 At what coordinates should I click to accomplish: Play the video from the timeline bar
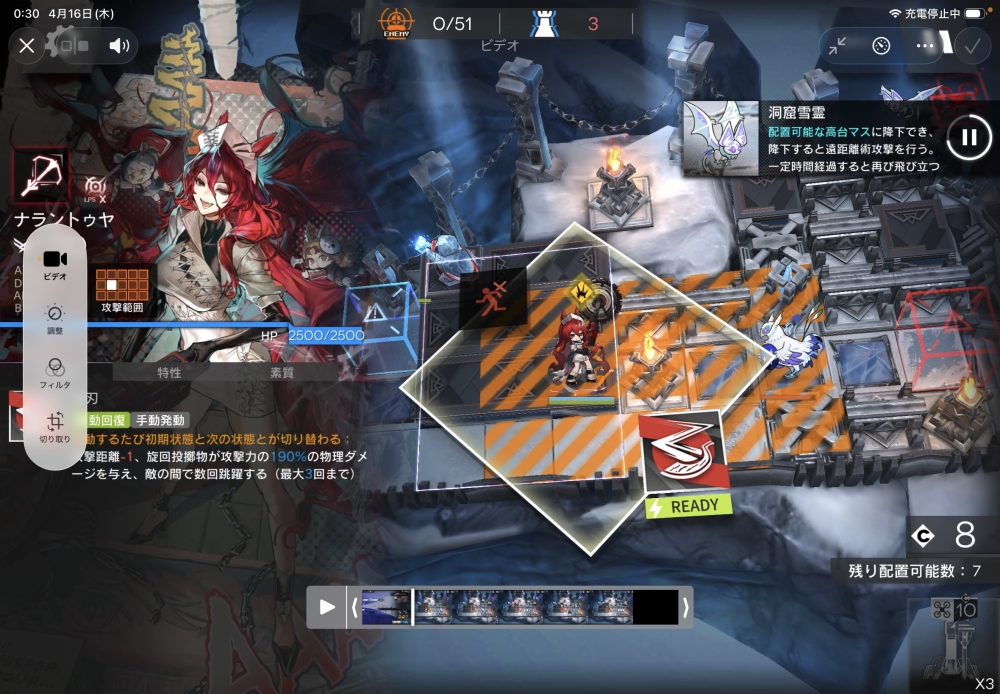[327, 606]
